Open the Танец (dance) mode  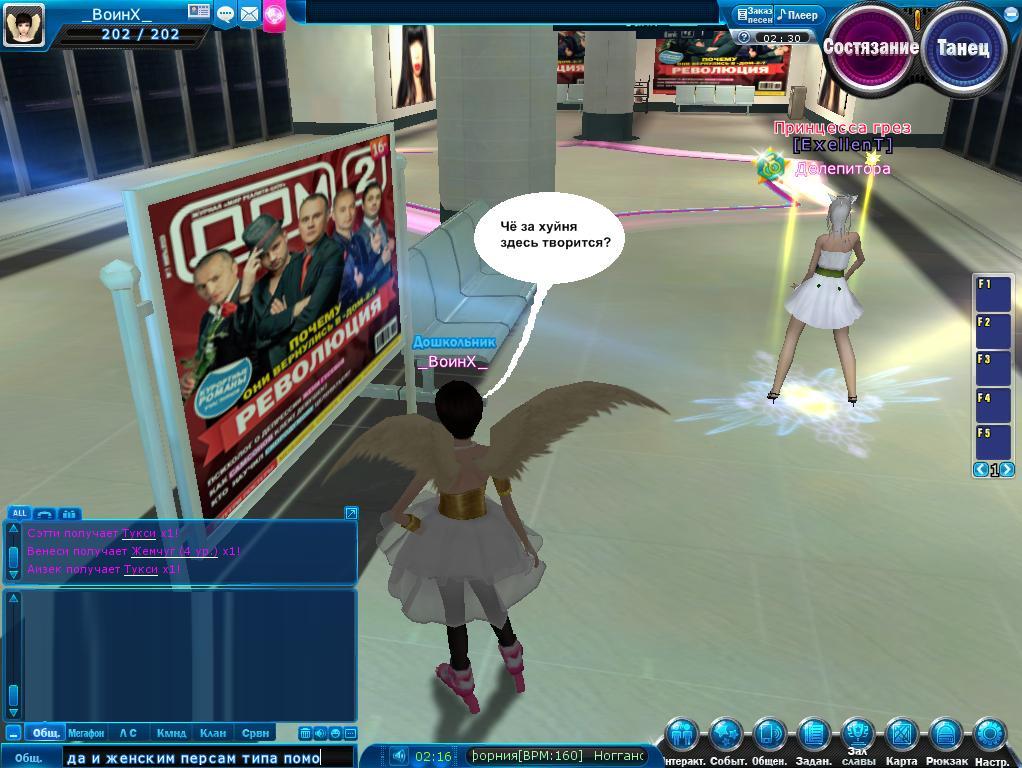click(x=963, y=48)
